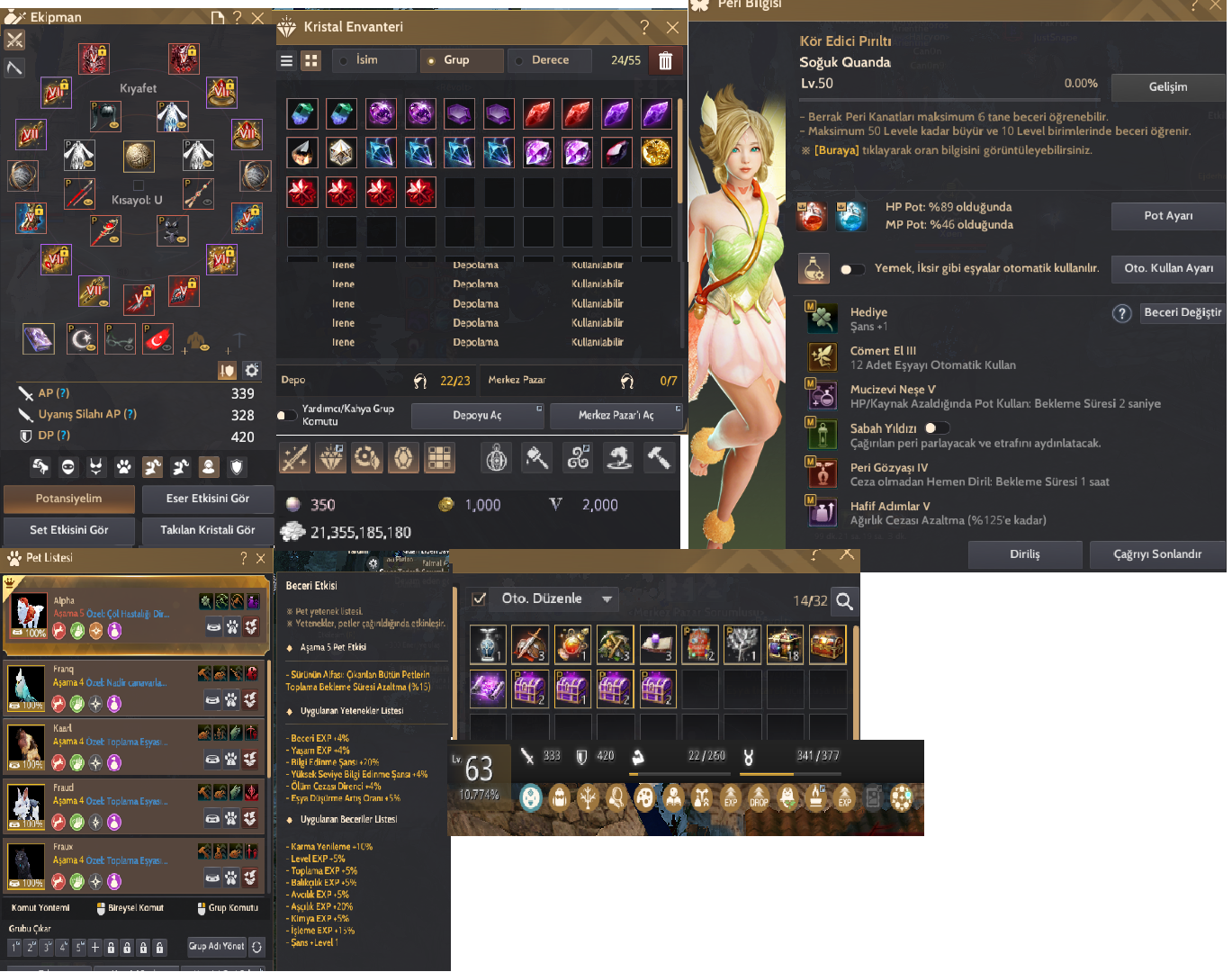Switch to the Grup Komutu tab
The height and width of the screenshot is (972, 1232).
(229, 907)
